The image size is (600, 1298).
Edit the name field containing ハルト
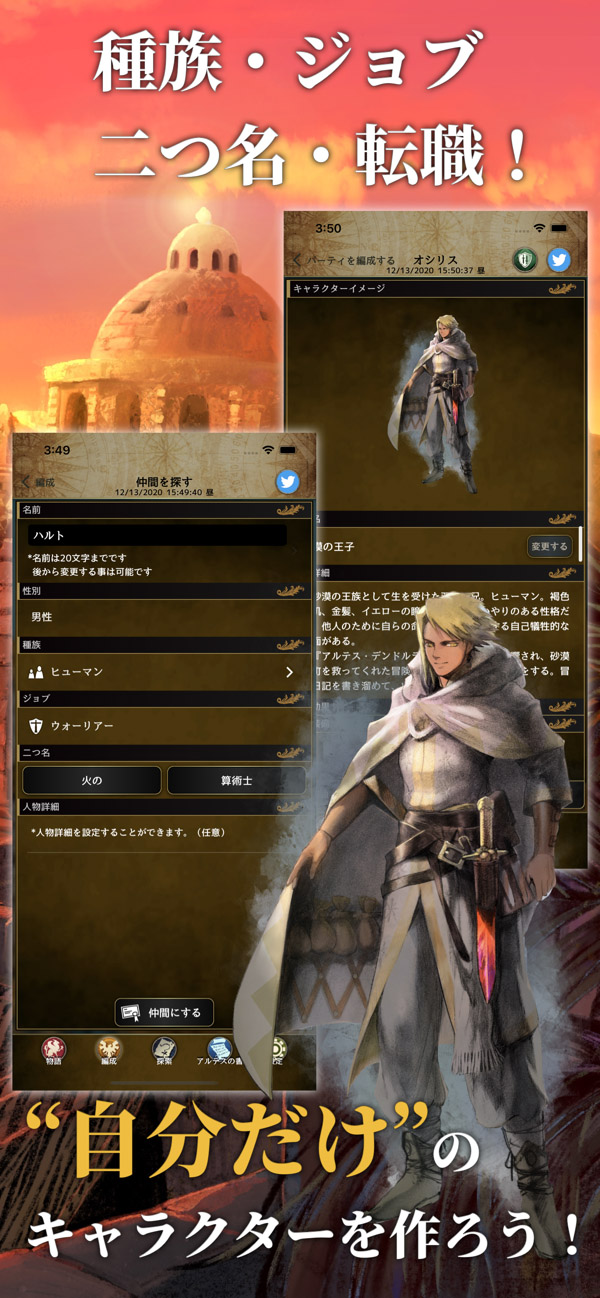click(x=157, y=536)
